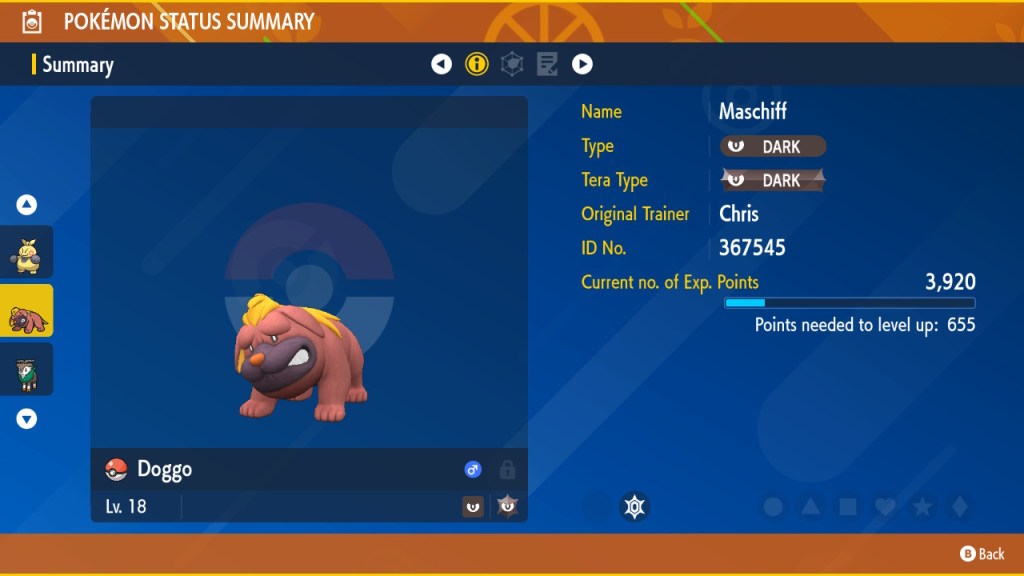Toggle the square marking
Image resolution: width=1024 pixels, height=576 pixels.
pyautogui.click(x=848, y=507)
